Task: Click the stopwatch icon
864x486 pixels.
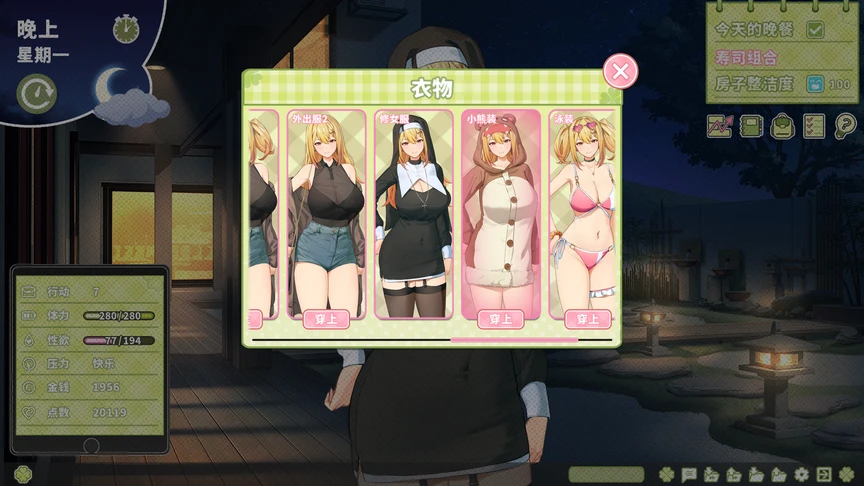Action: pyautogui.click(x=126, y=29)
